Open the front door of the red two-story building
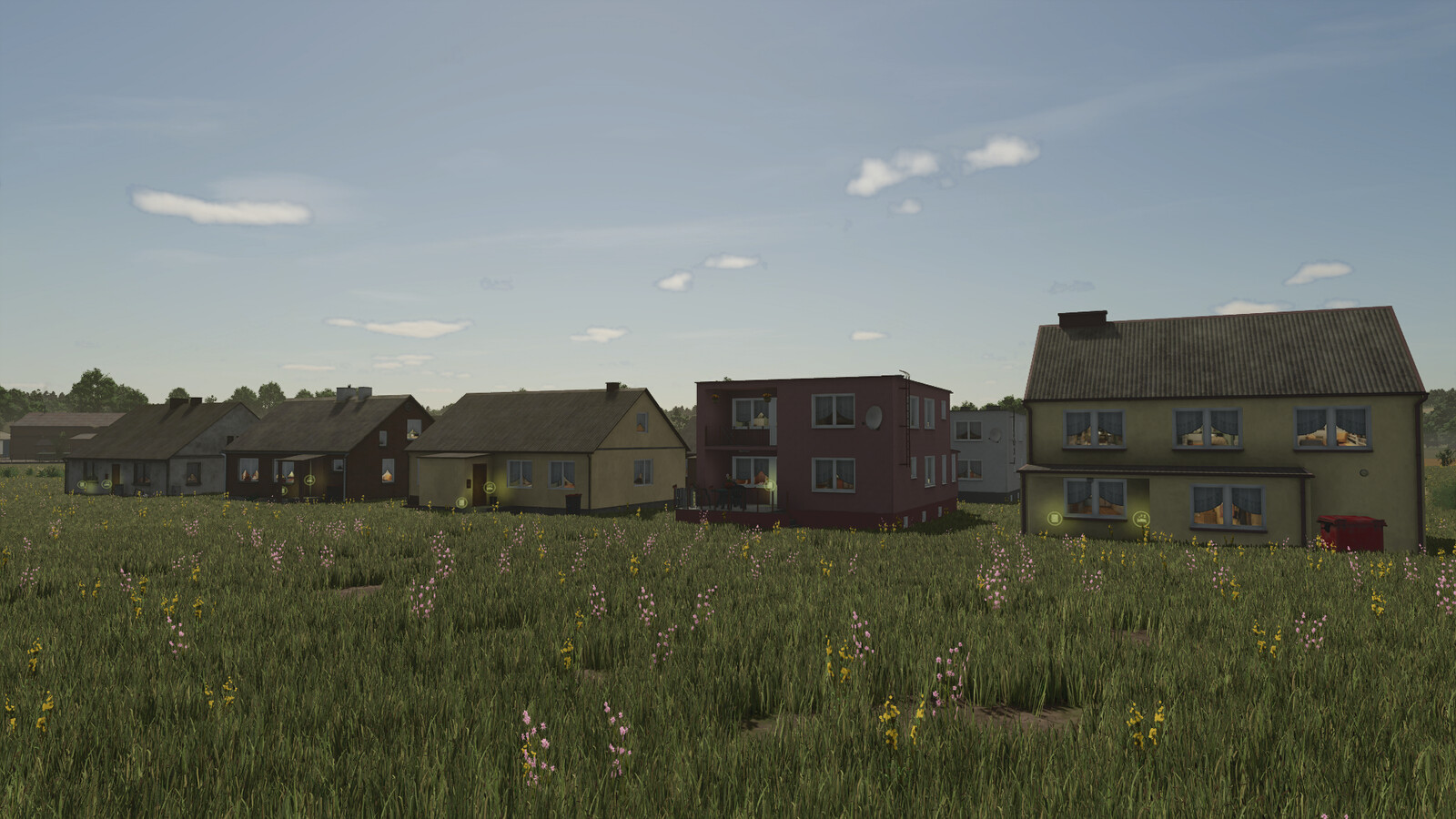 point(771,486)
